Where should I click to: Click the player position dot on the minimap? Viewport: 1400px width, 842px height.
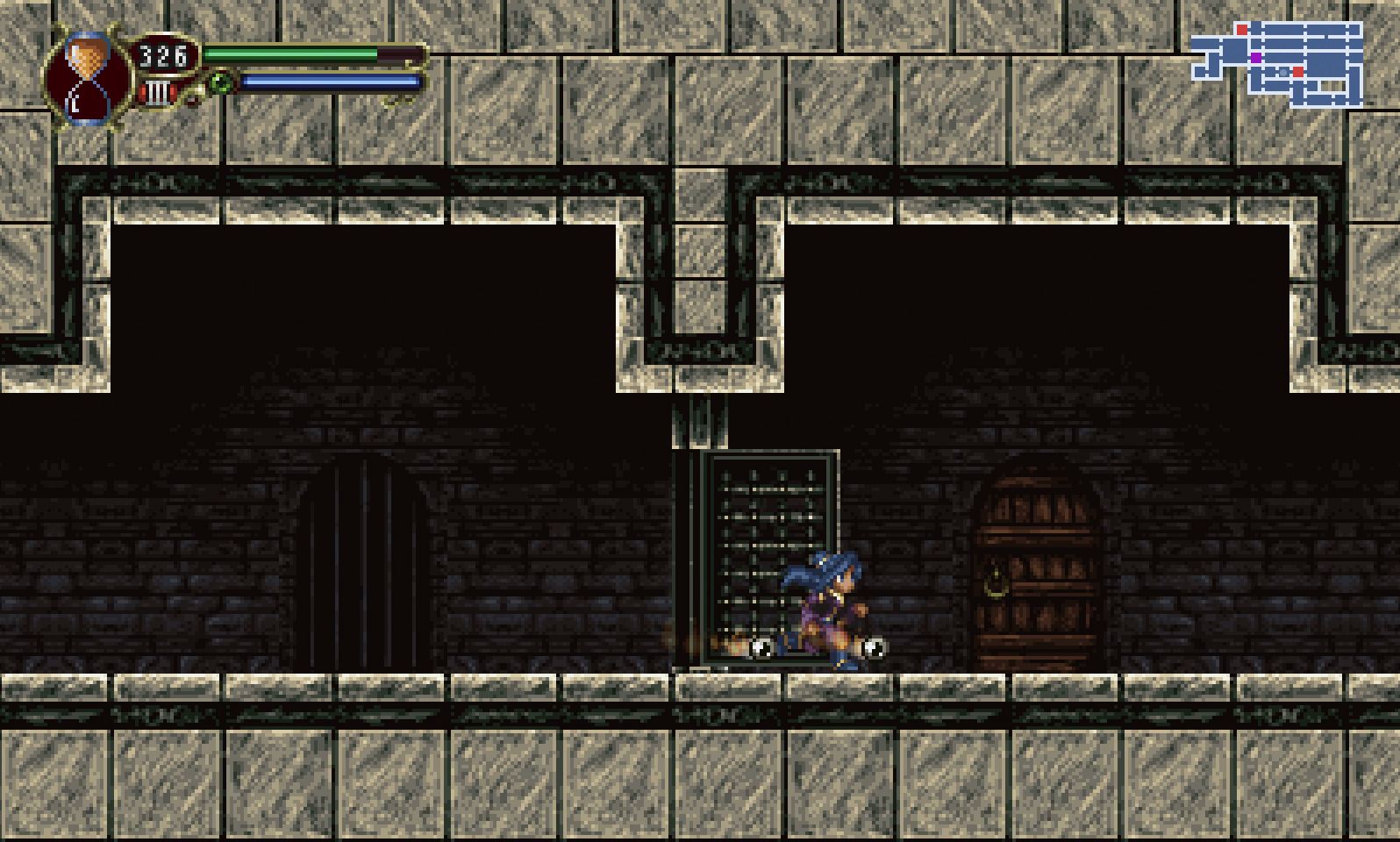click(x=1282, y=72)
